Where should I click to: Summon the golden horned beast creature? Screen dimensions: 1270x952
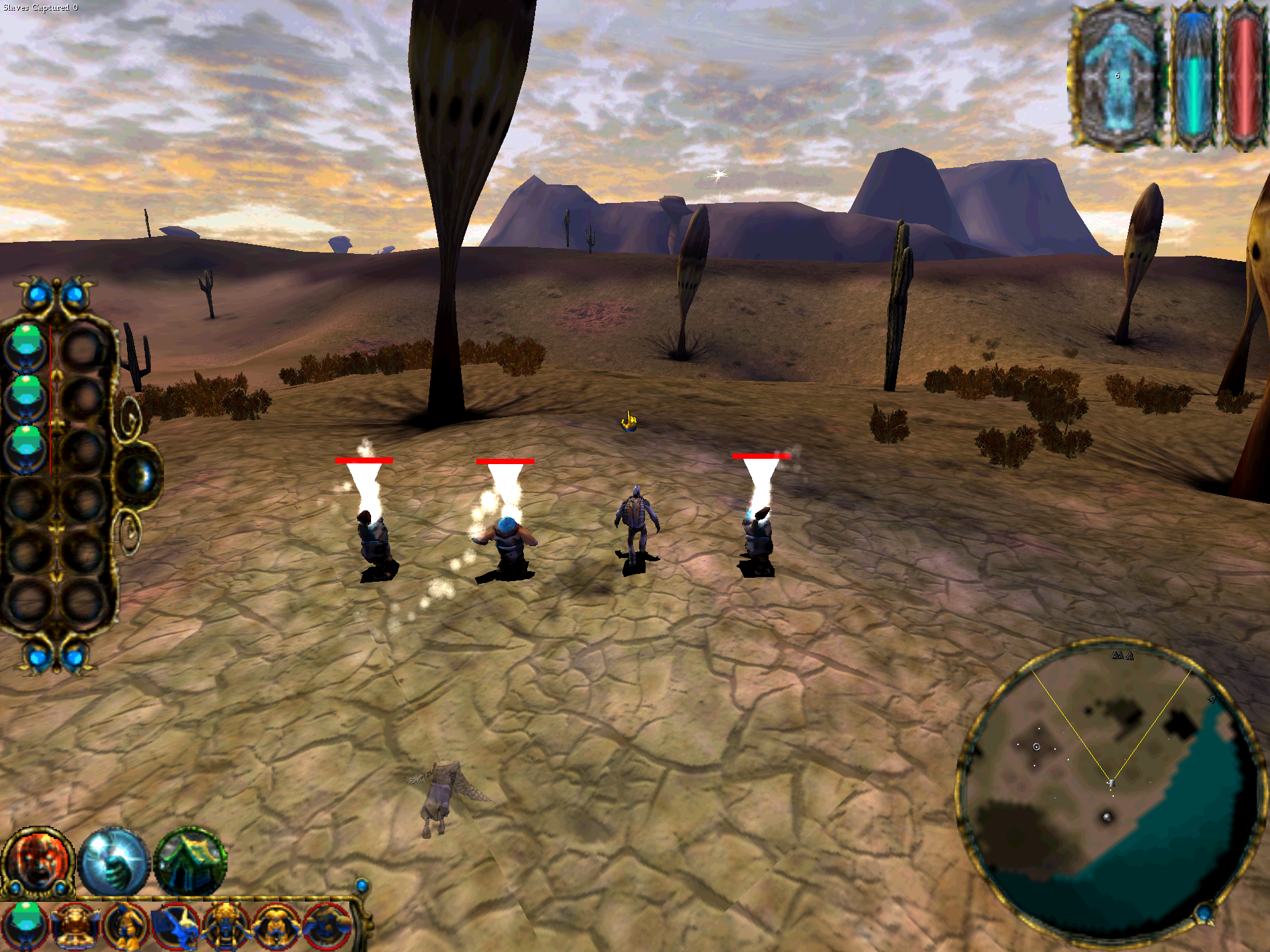(x=76, y=925)
